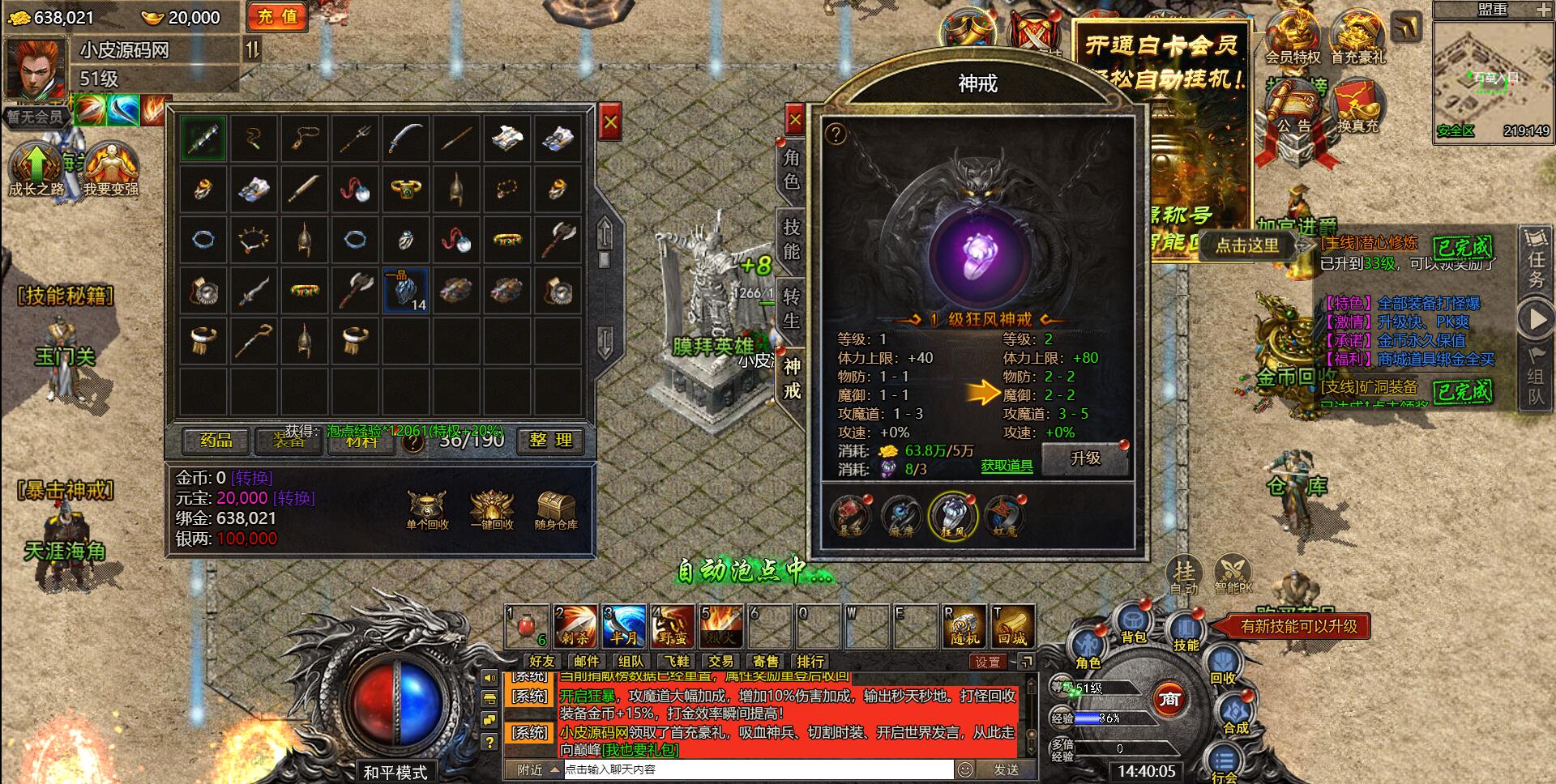Sort the bag with 整理 button
1556x784 pixels.
click(x=550, y=441)
